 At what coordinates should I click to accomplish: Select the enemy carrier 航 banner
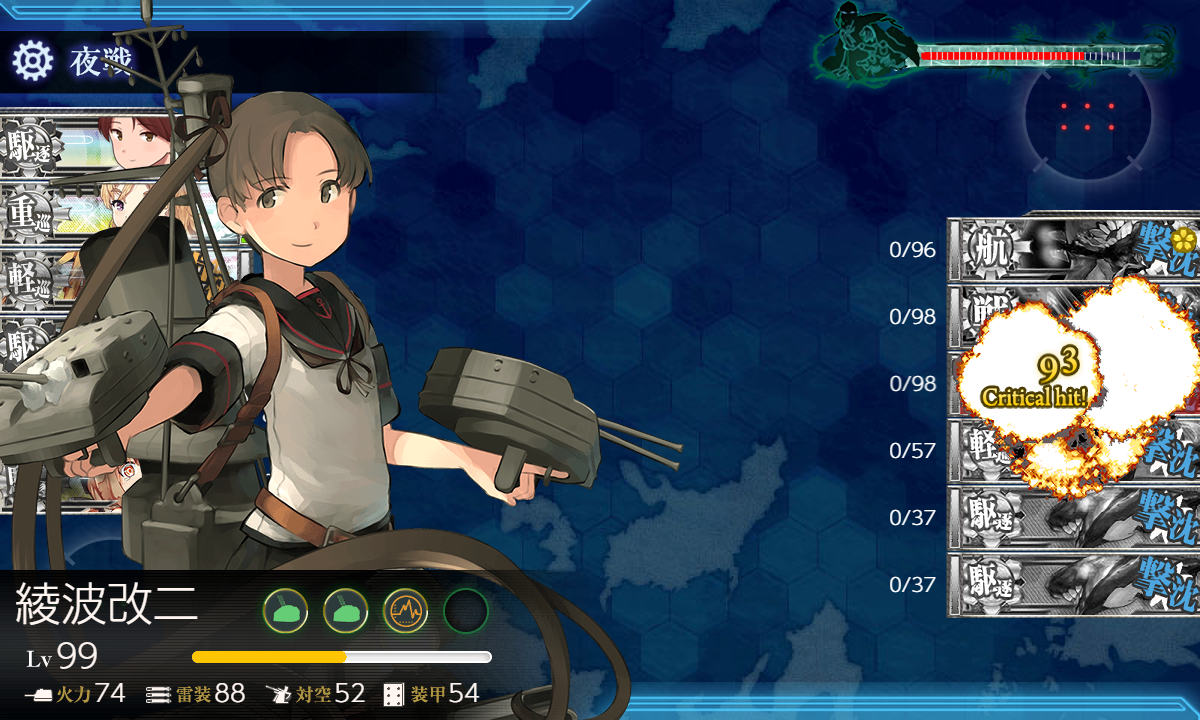tap(1075, 248)
